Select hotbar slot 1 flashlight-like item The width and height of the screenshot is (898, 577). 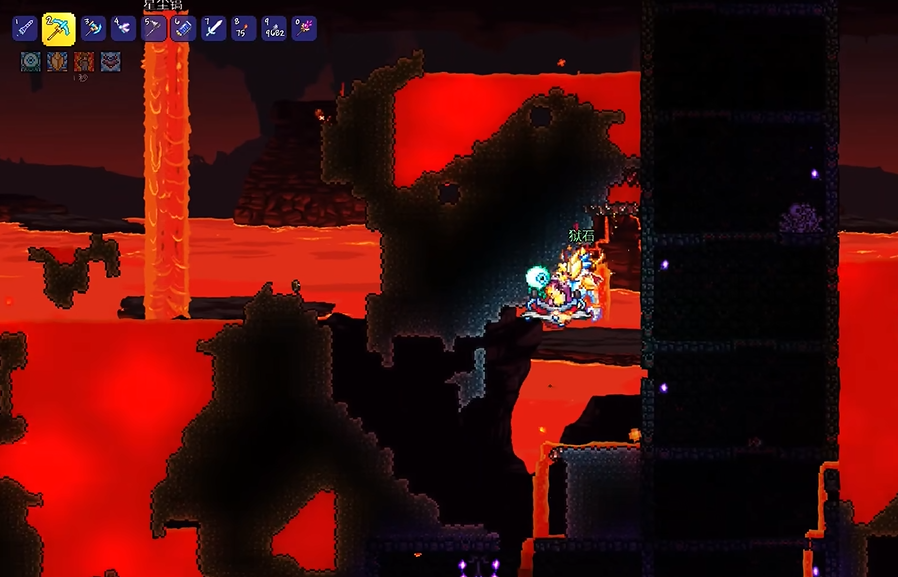click(25, 28)
